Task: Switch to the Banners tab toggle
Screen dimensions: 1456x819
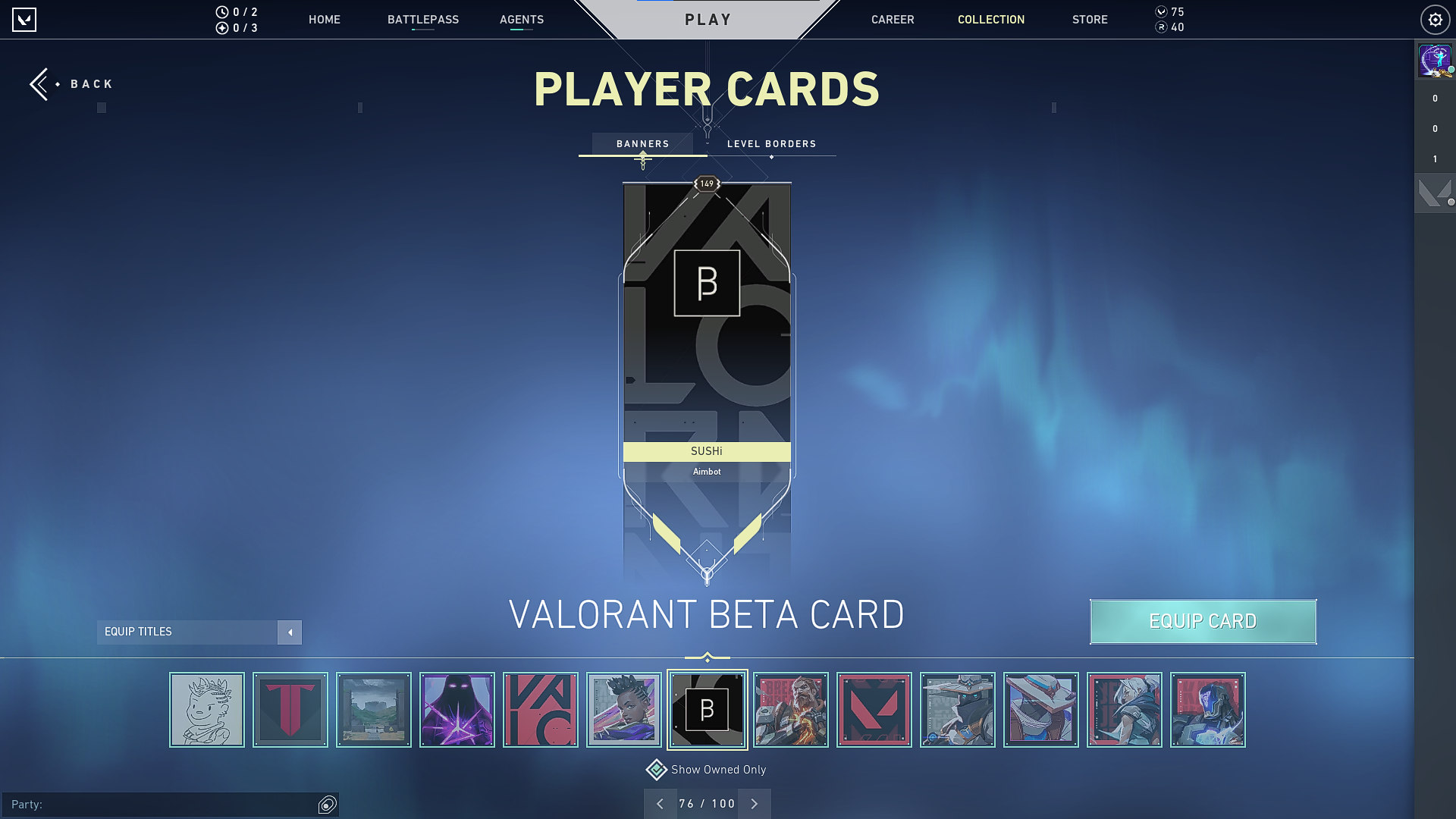Action: tap(642, 143)
